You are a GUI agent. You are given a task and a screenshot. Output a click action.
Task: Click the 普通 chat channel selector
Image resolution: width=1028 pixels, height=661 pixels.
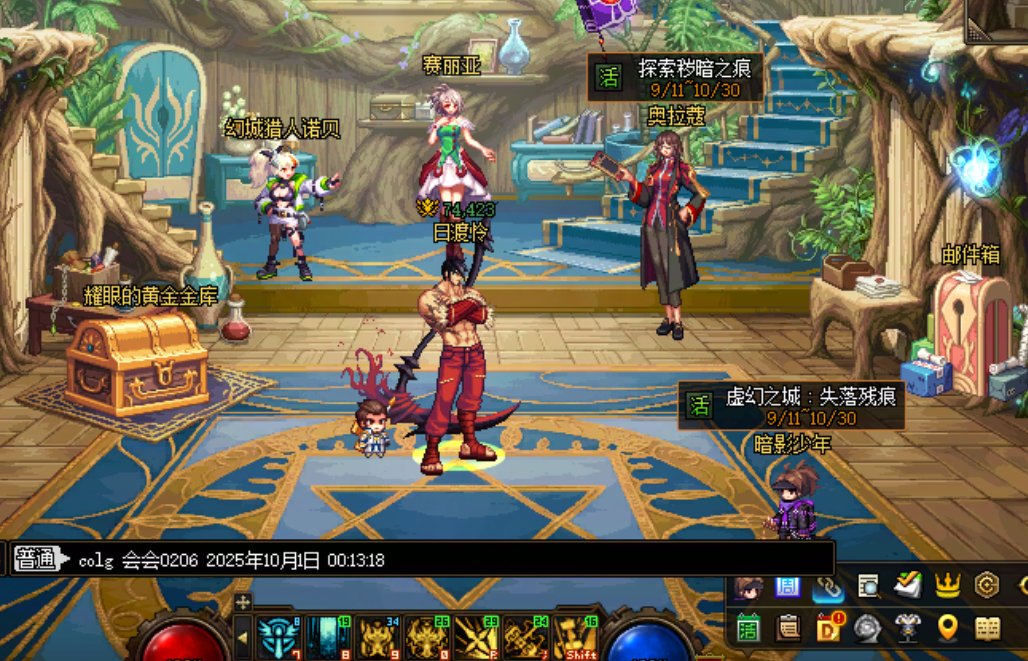tap(36, 560)
